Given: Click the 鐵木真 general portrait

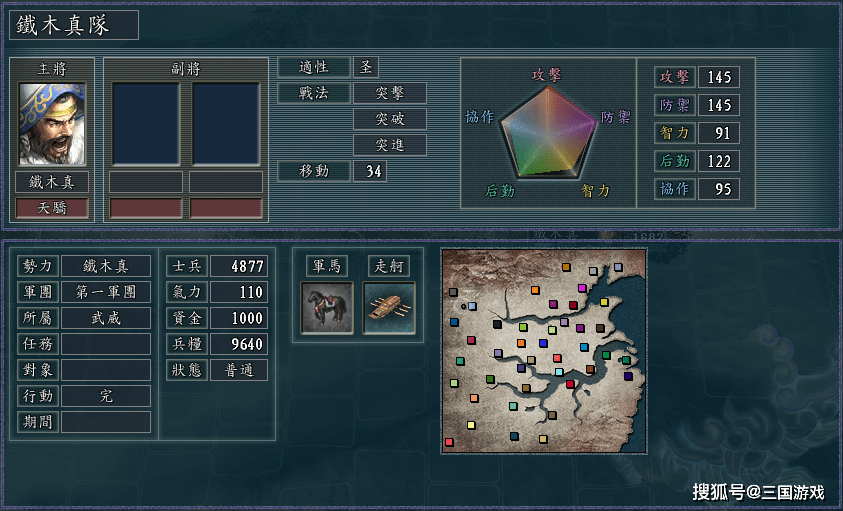Looking at the screenshot, I should (x=52, y=124).
